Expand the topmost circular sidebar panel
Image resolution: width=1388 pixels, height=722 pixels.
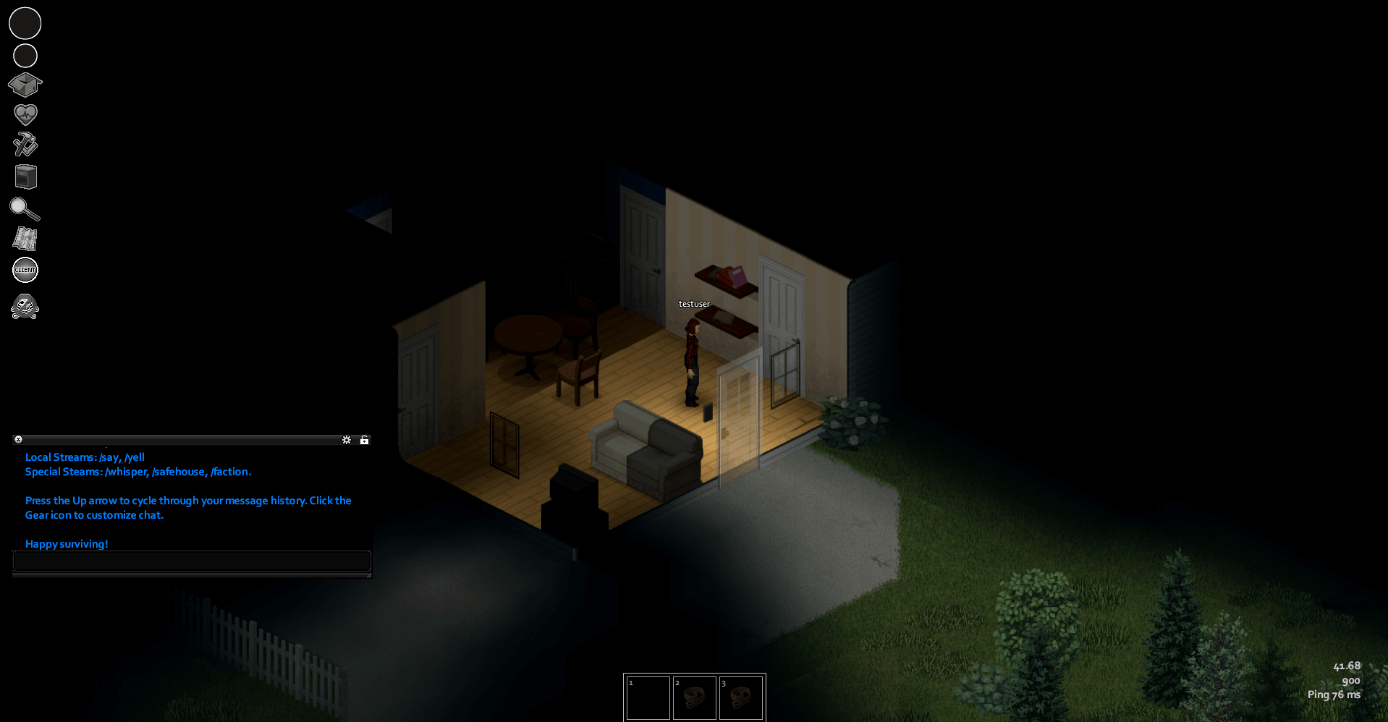click(x=25, y=23)
